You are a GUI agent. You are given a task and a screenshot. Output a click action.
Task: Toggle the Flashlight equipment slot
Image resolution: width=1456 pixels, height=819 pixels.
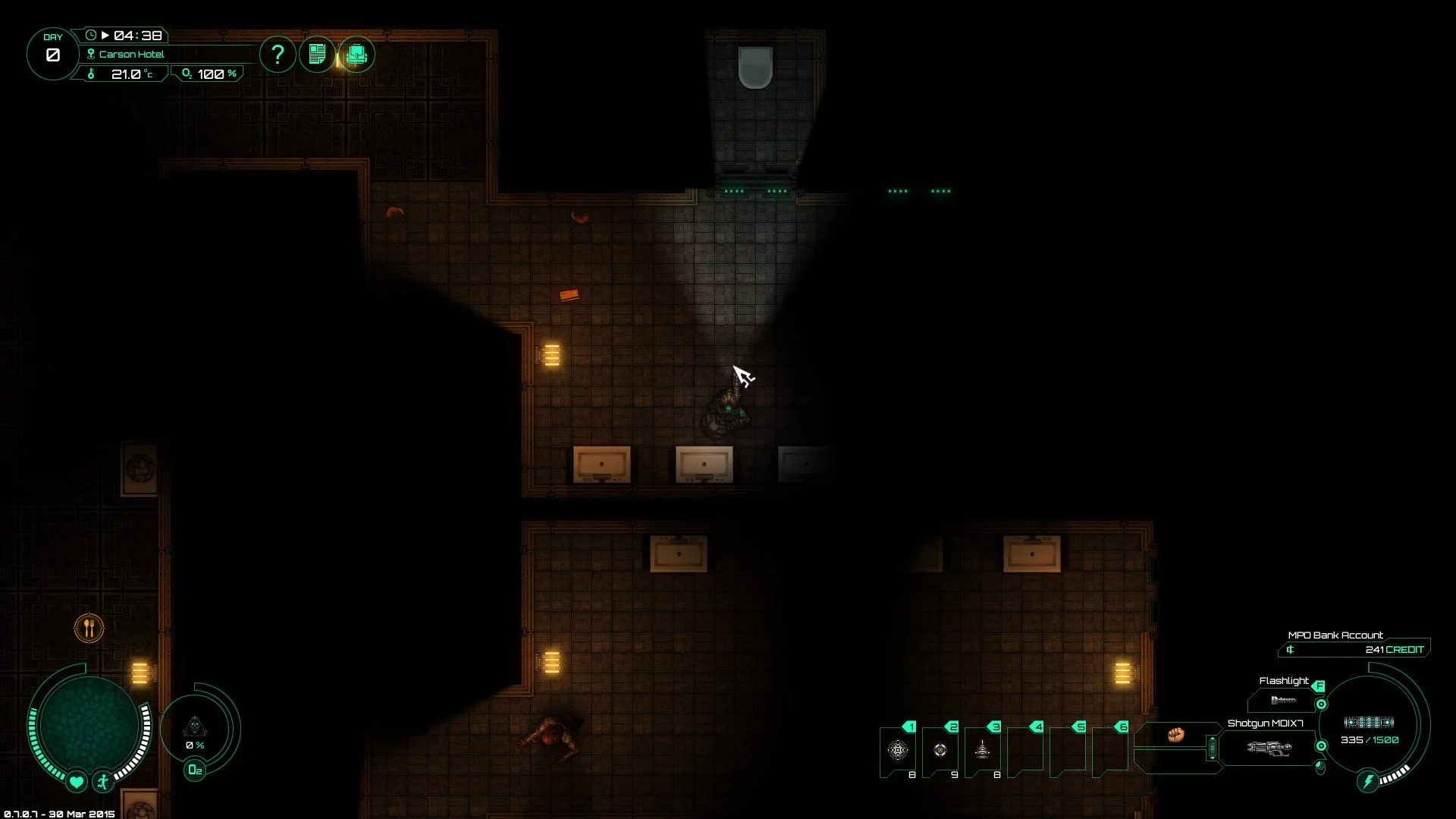(x=1283, y=700)
